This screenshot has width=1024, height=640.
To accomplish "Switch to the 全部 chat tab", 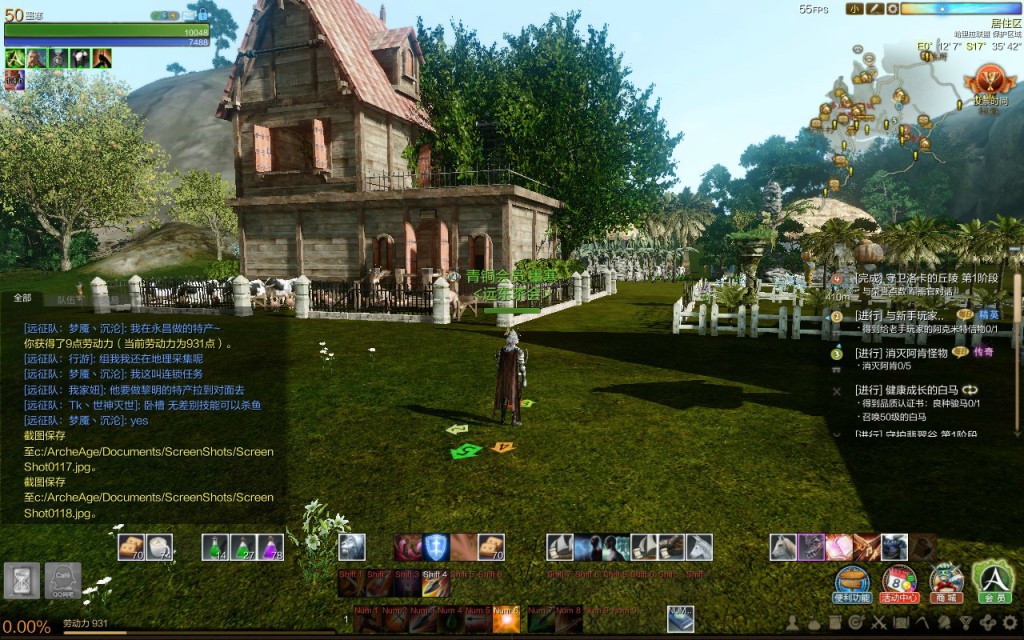I will (x=22, y=298).
